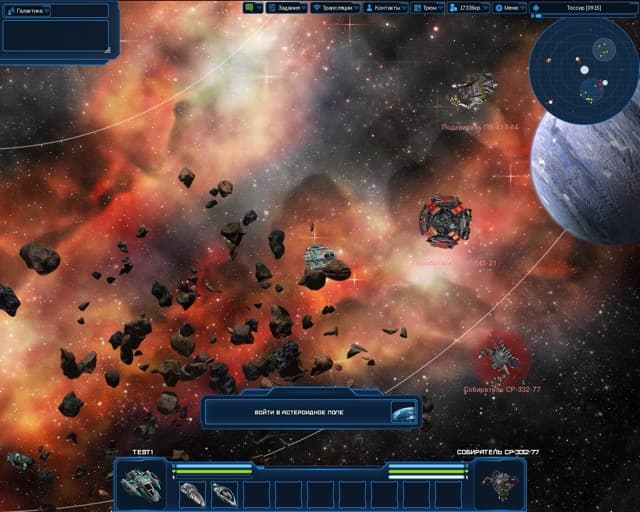Select the second weapon slot in the hotbar
The height and width of the screenshot is (512, 640).
pos(225,493)
